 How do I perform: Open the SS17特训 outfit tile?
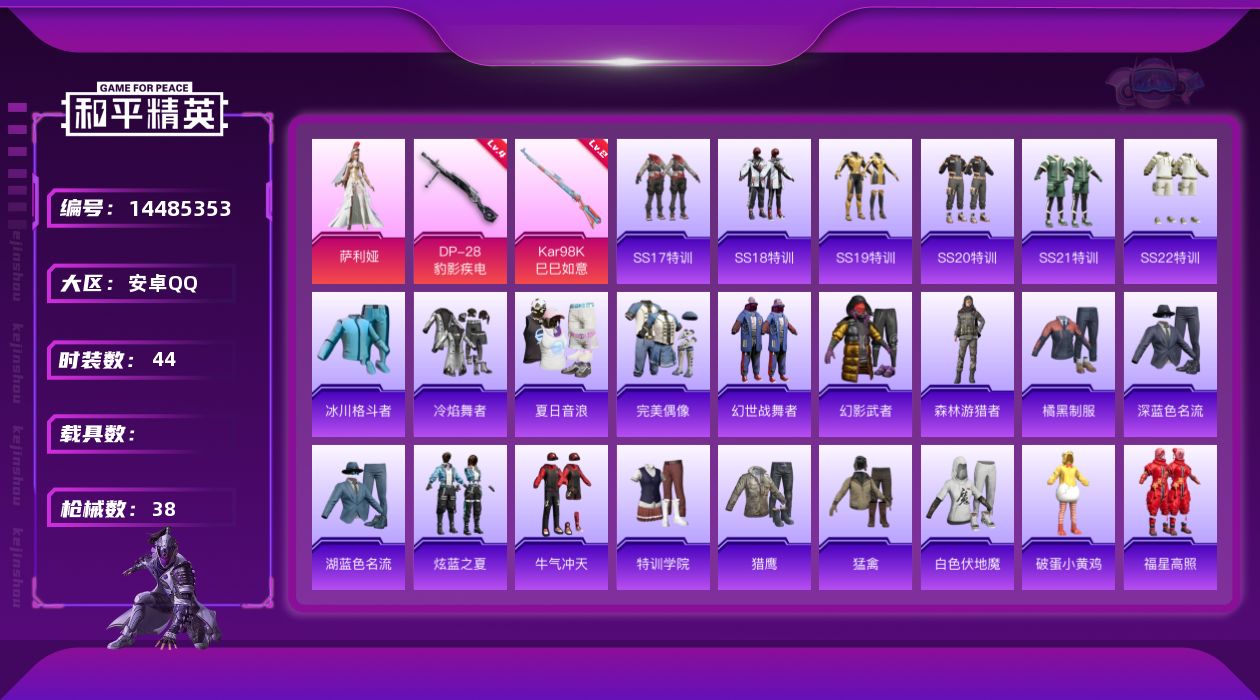coord(663,210)
